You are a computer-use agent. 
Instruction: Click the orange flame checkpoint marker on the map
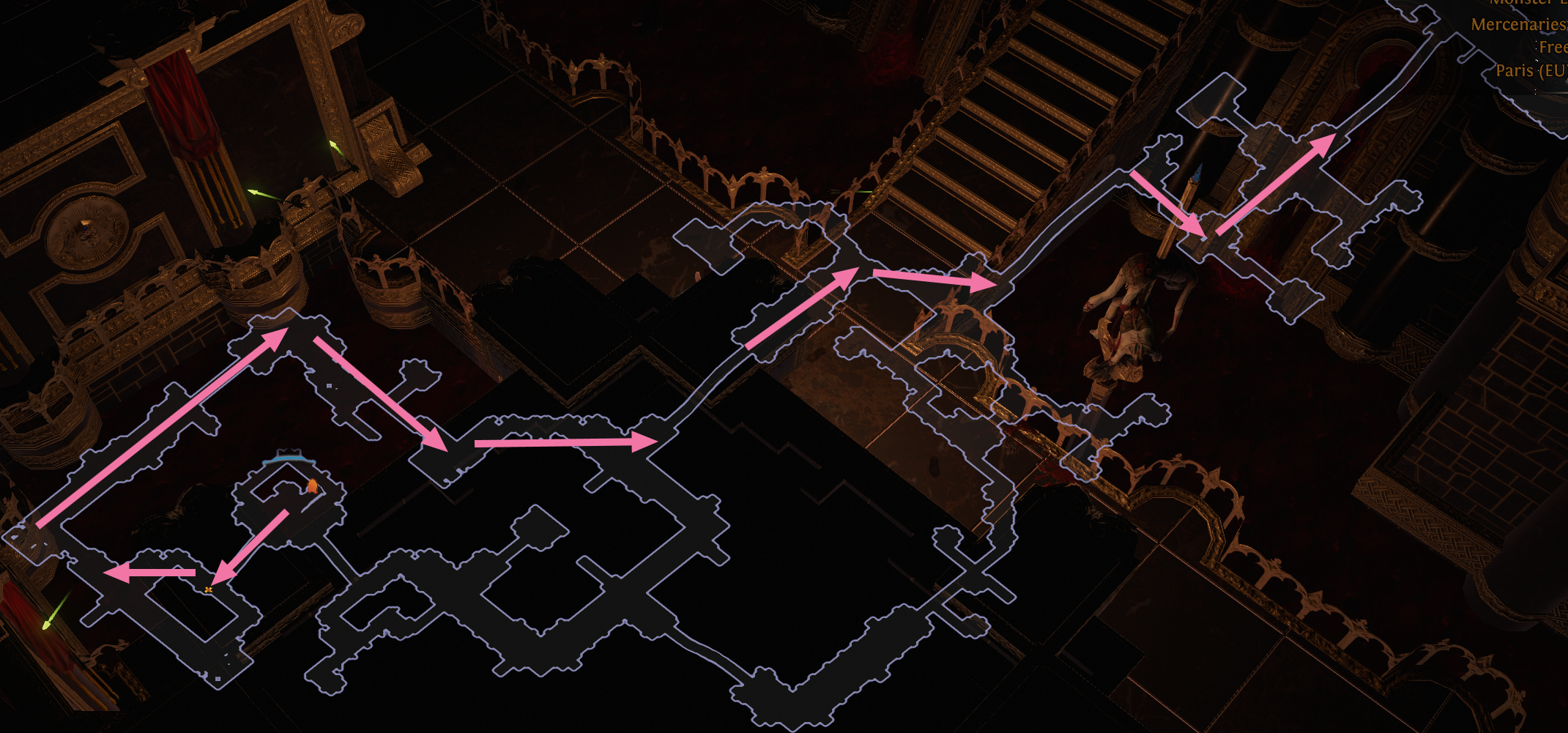coord(313,485)
